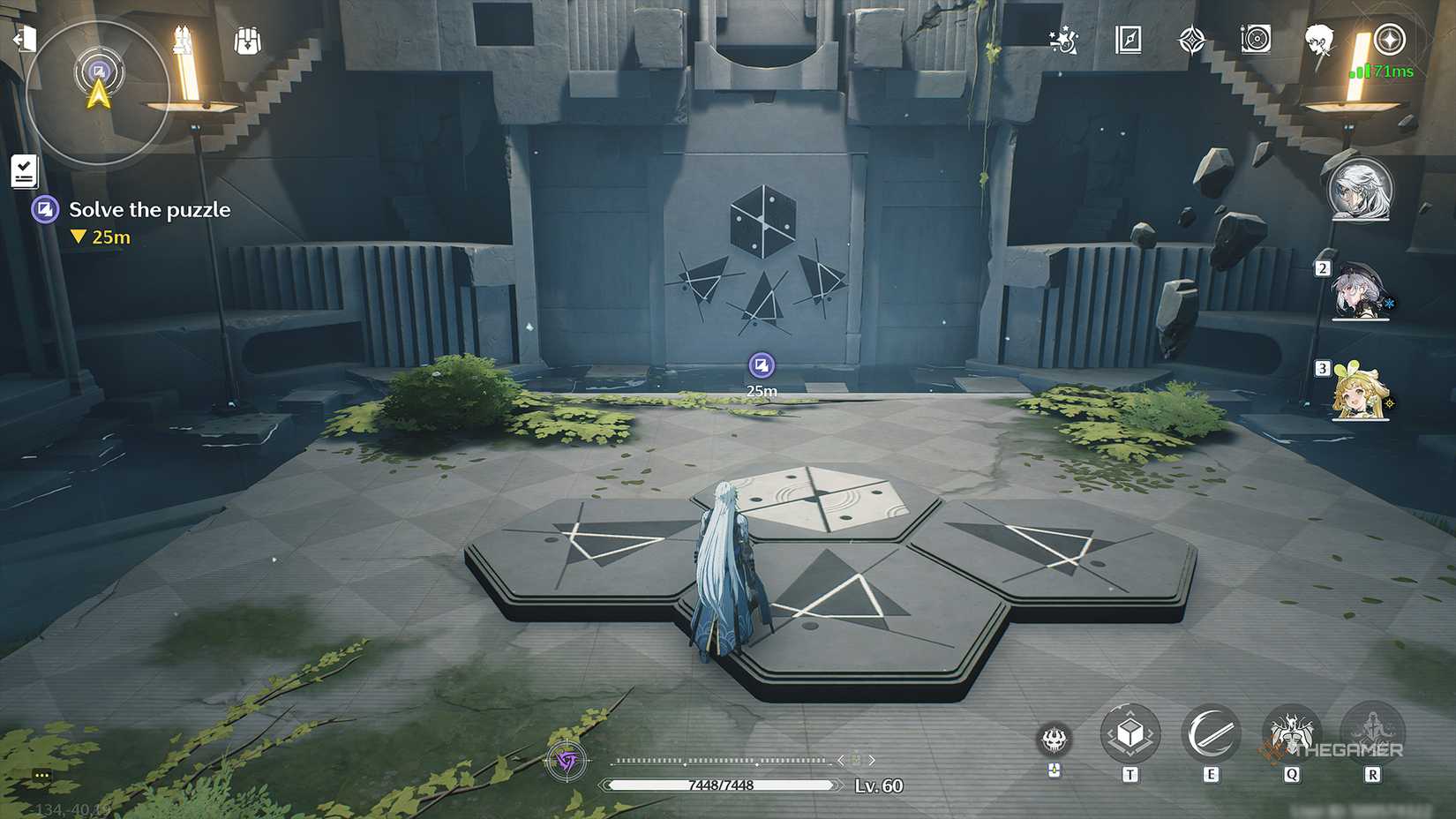Open the backpack inventory icon

[246, 39]
